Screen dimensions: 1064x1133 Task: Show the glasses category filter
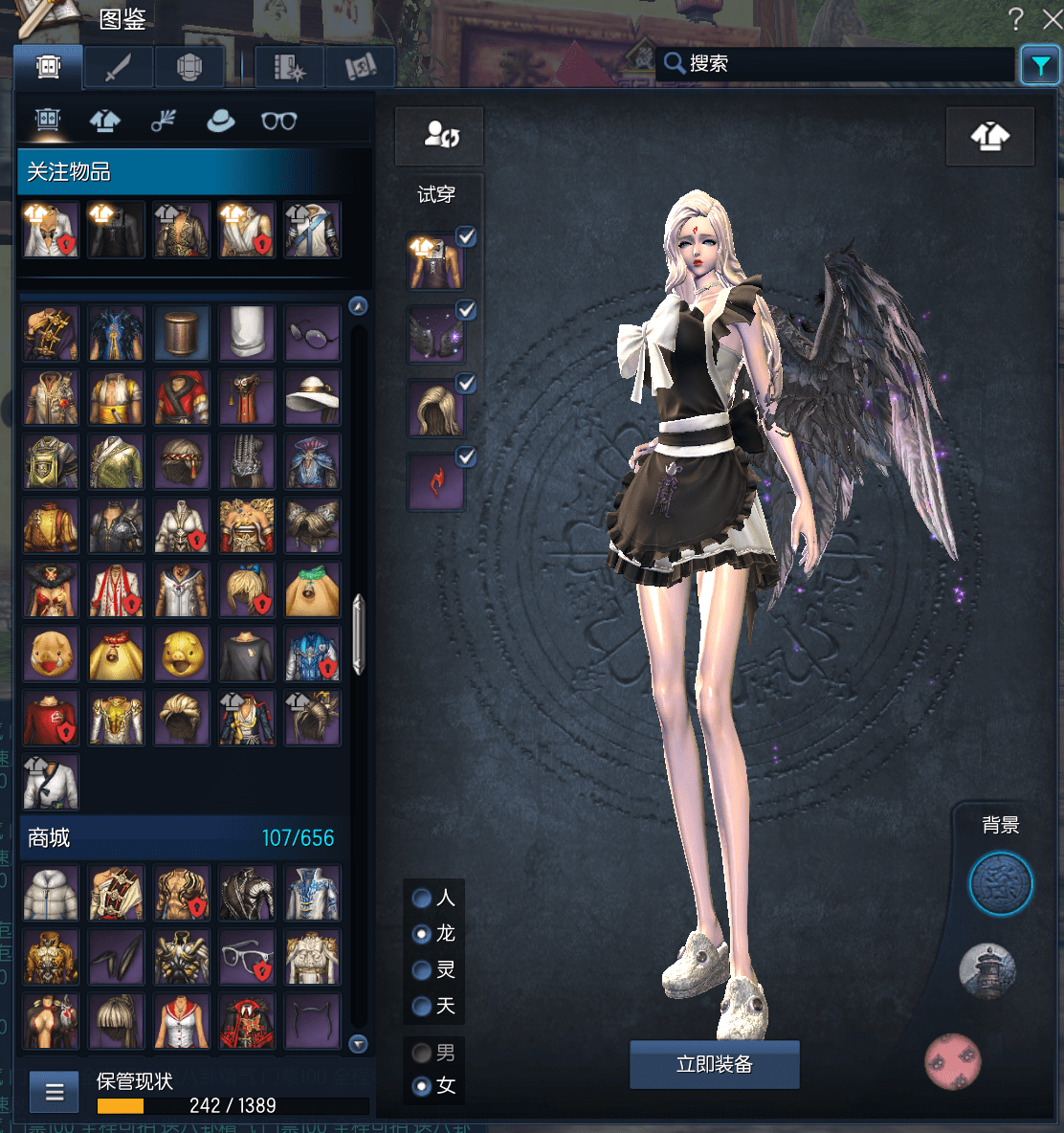tap(278, 122)
